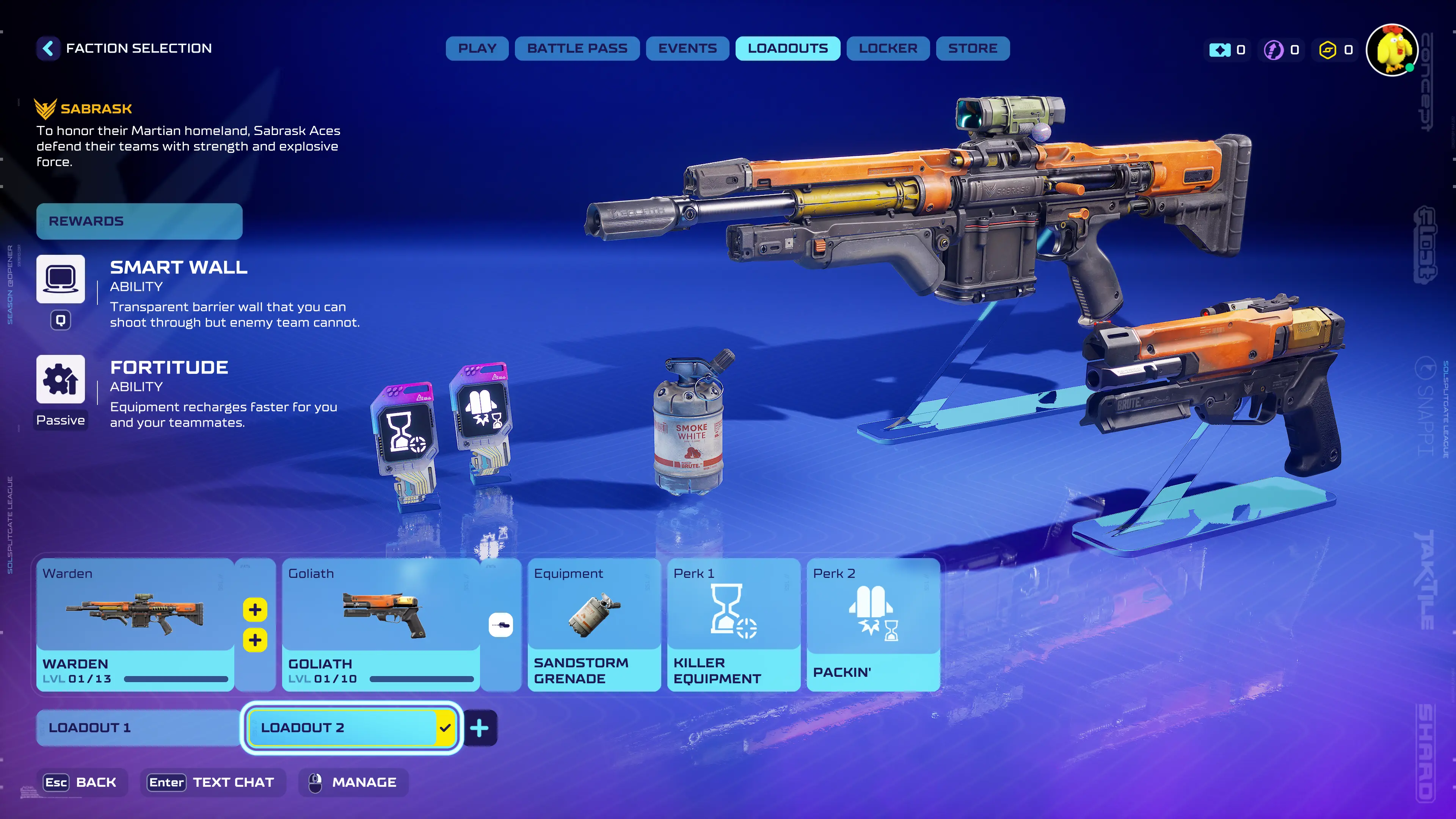This screenshot has height=819, width=1456.
Task: Open the chicken player profile avatar
Action: click(1392, 50)
